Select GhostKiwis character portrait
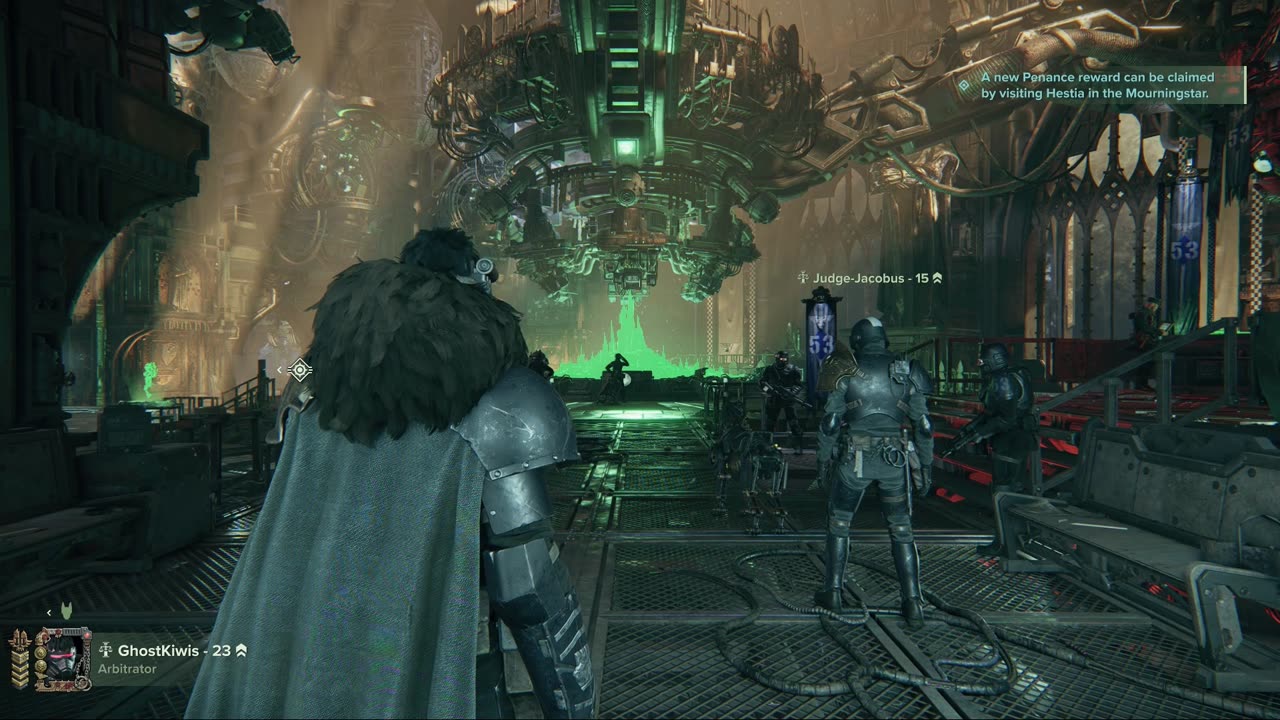 coord(62,658)
